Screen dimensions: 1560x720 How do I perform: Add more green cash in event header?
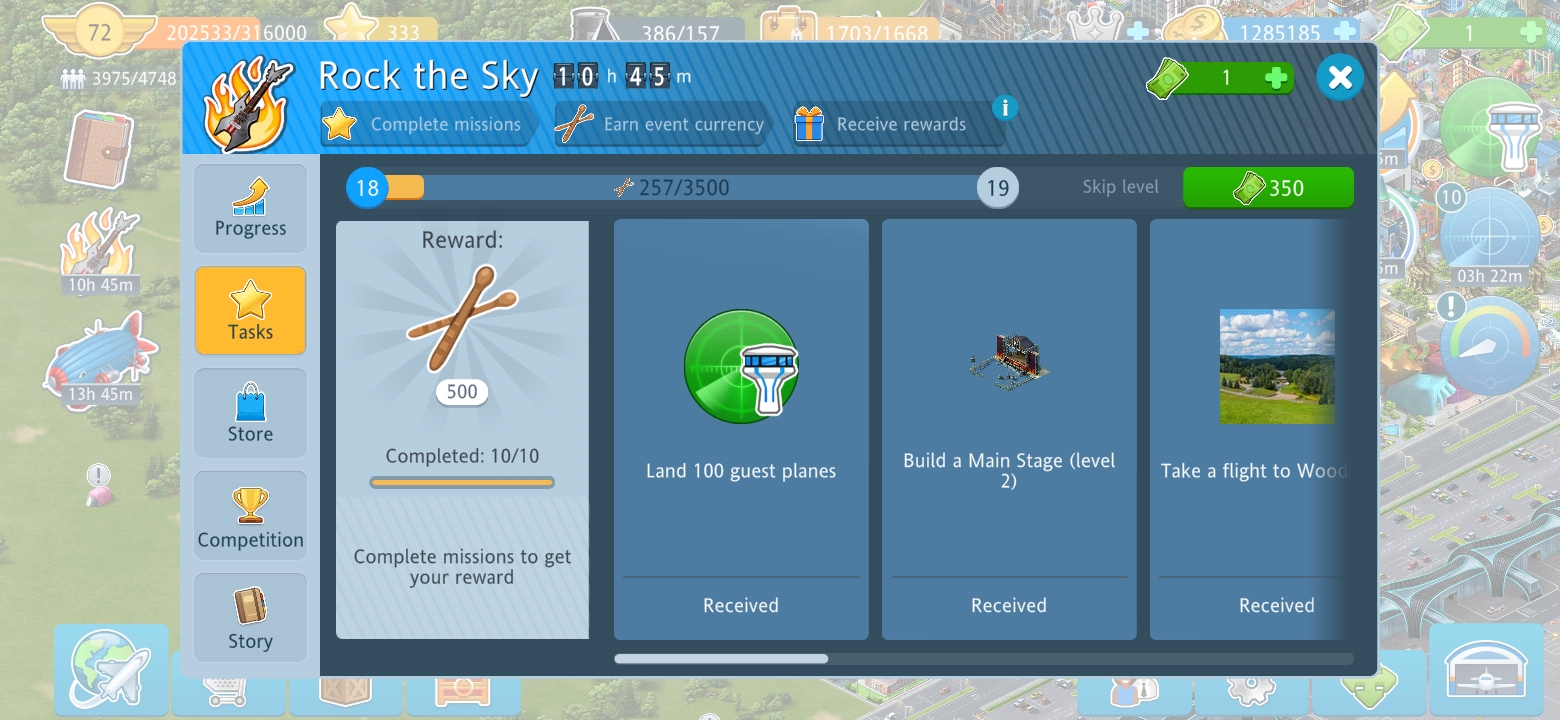tap(1275, 78)
